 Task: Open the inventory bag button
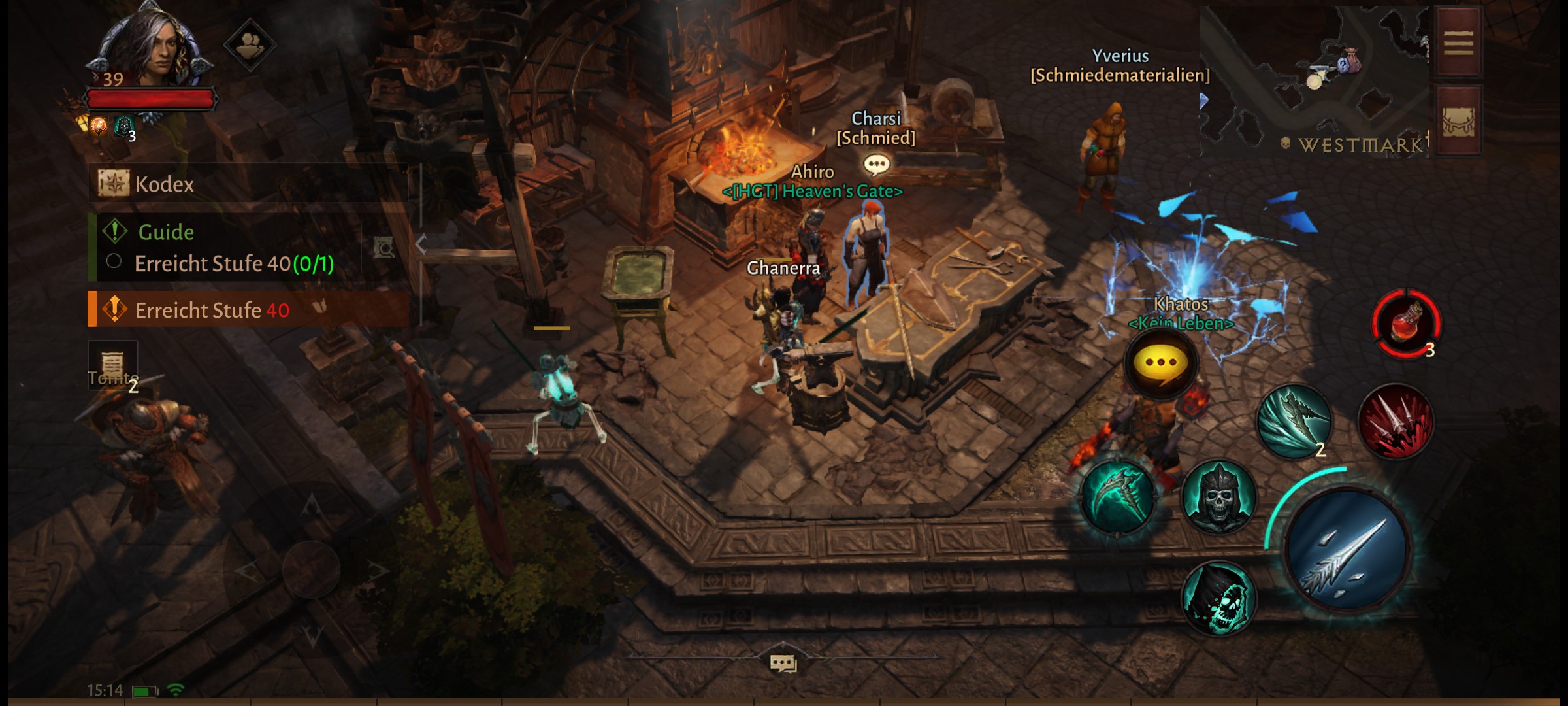pyautogui.click(x=1458, y=122)
